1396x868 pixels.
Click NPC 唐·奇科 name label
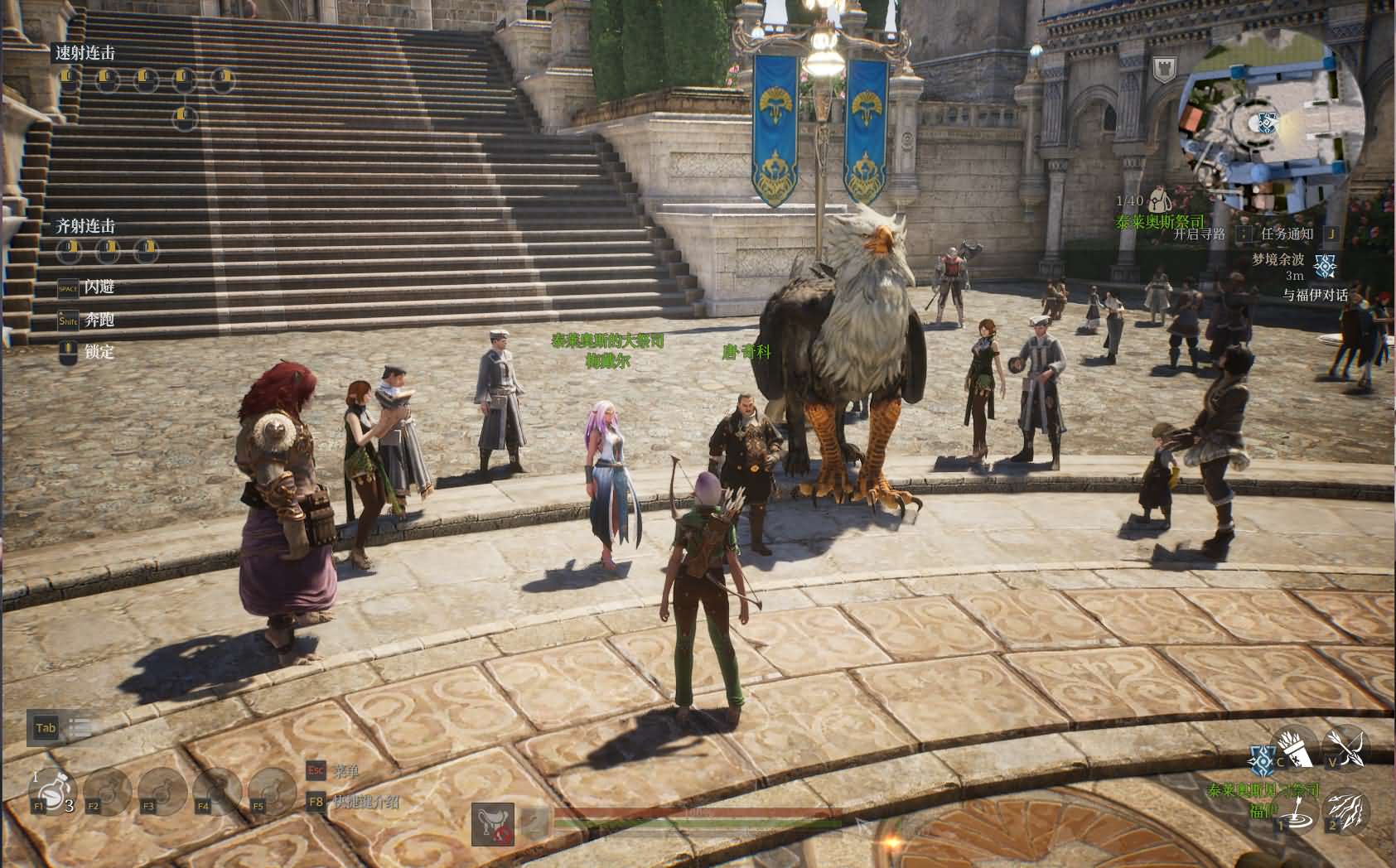point(747,350)
